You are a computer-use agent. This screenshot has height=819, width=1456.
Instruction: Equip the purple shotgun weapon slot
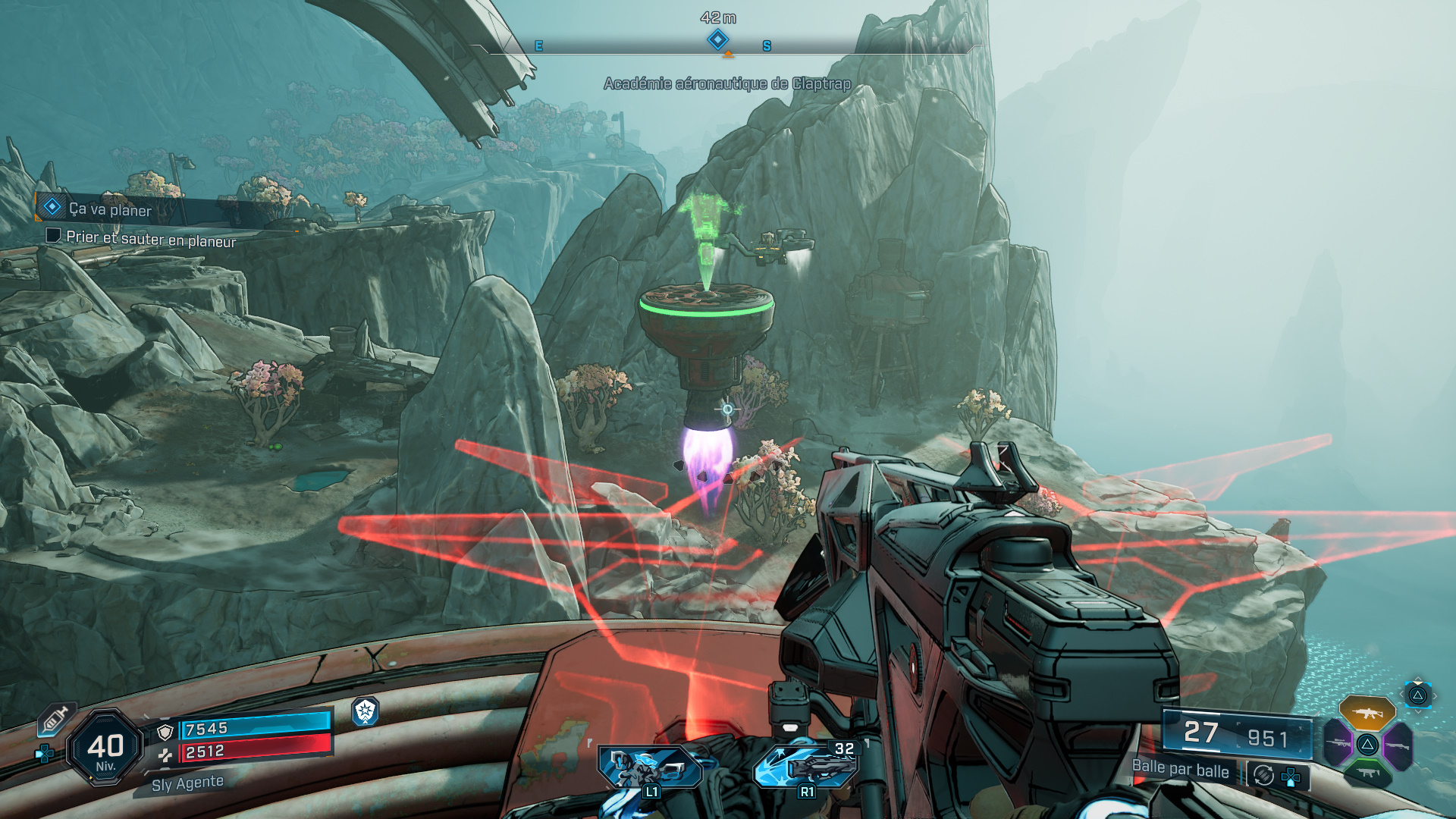(1397, 745)
